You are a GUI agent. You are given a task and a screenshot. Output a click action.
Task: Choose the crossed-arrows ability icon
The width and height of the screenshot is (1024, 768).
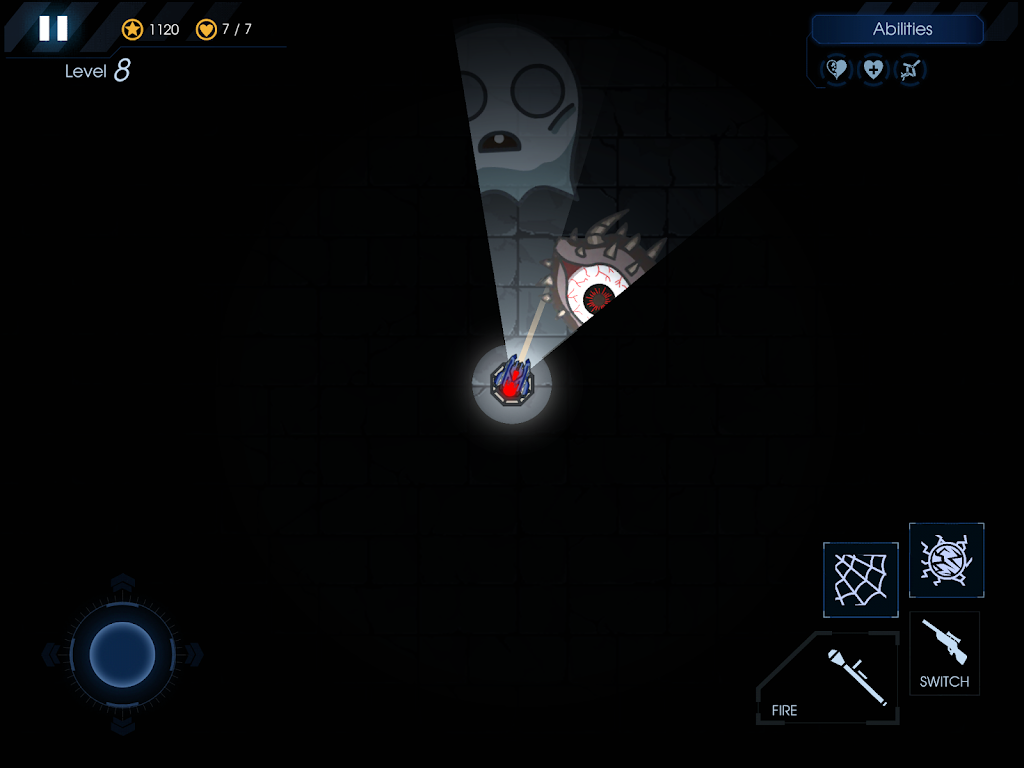coord(910,70)
